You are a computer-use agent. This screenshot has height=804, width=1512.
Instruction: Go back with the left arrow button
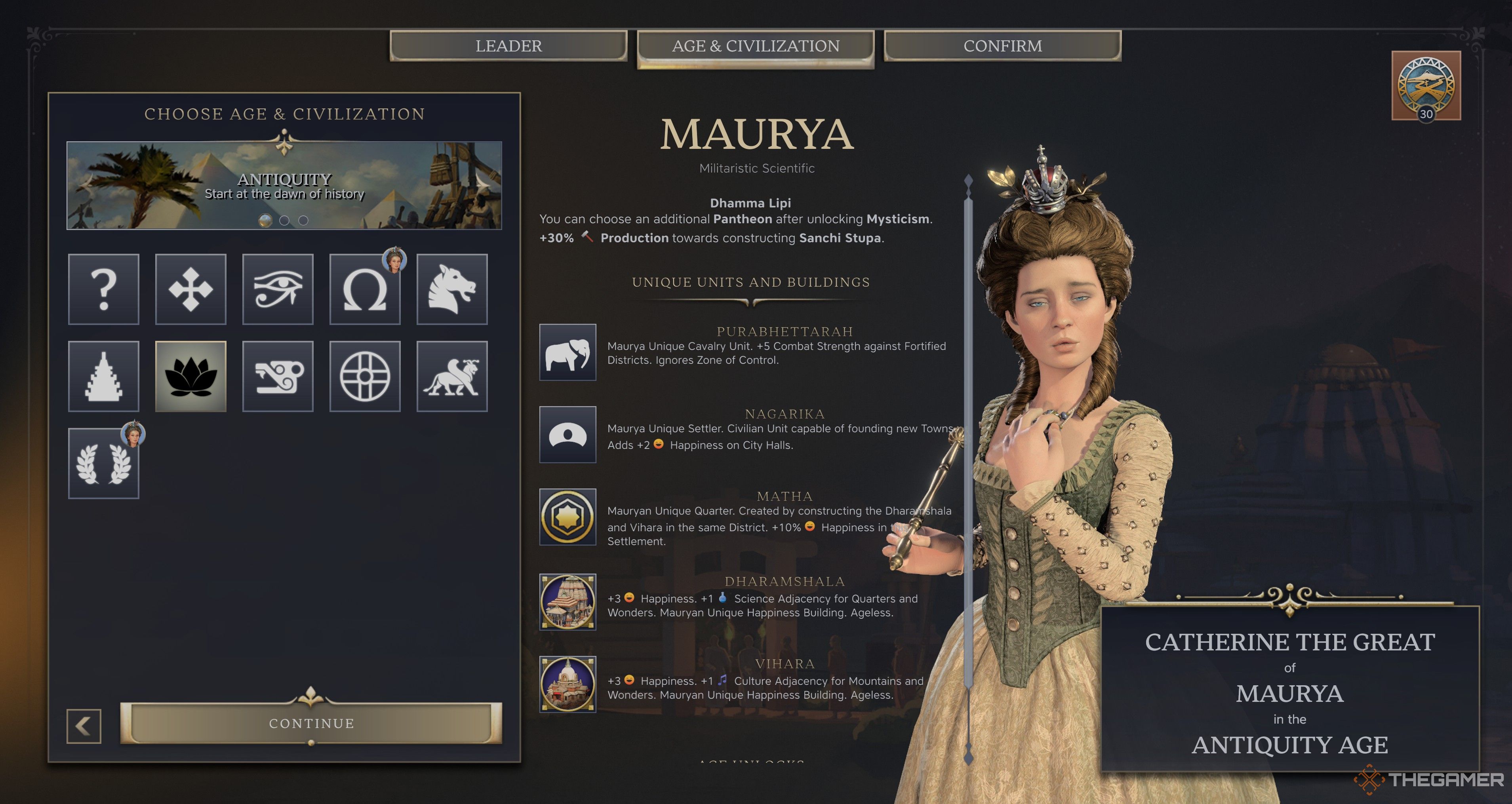[x=84, y=726]
